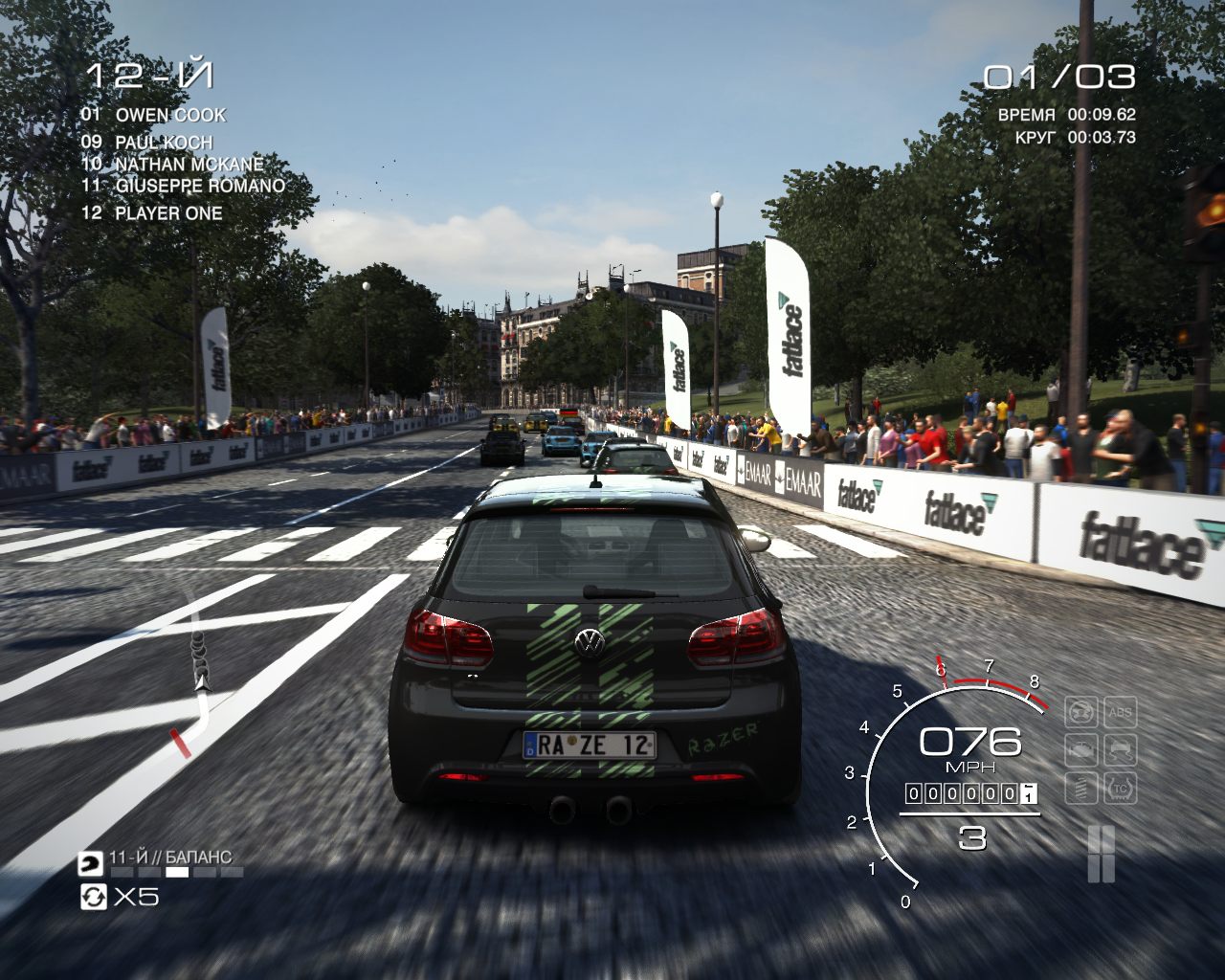Choose Paul Koch in the leaderboard
The width and height of the screenshot is (1225, 980).
coord(146,143)
